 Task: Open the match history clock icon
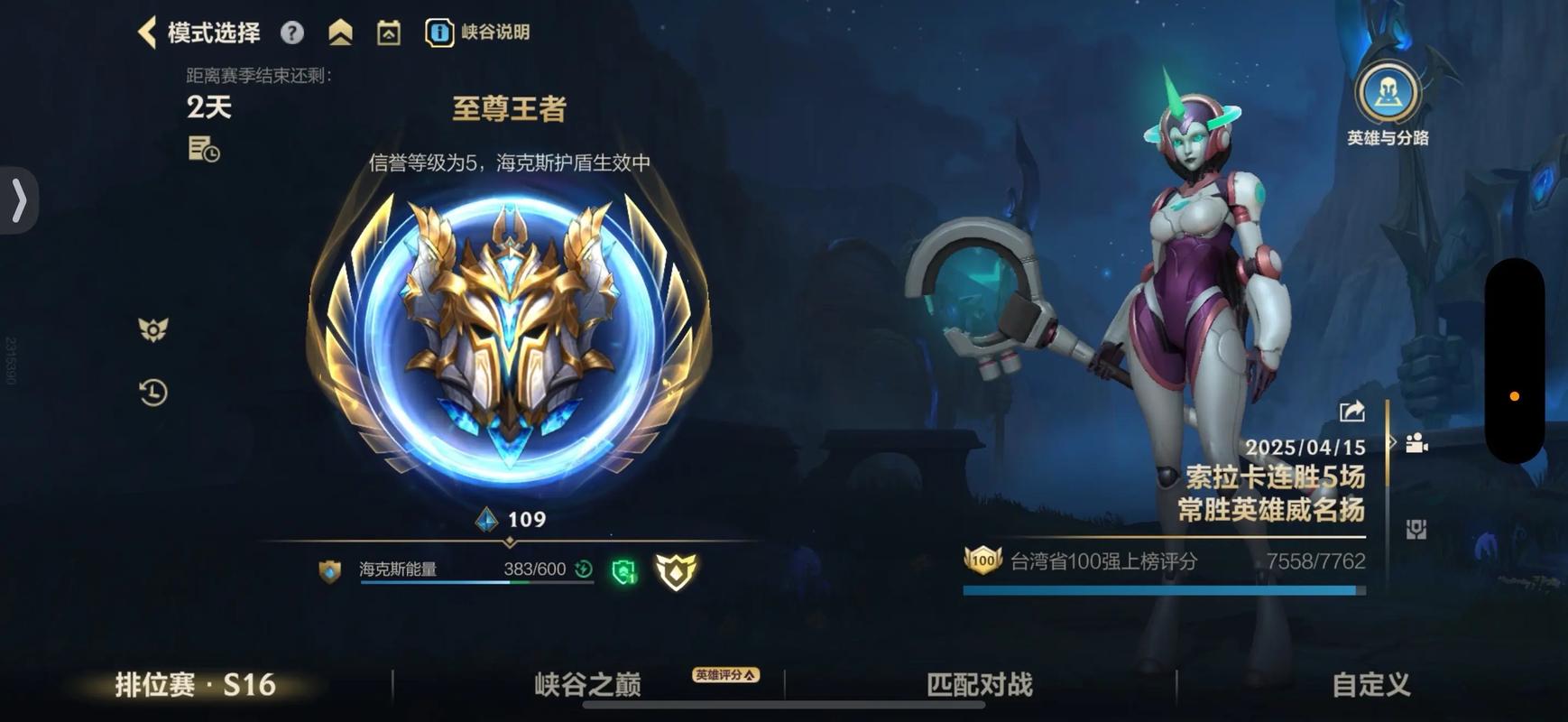click(x=152, y=392)
